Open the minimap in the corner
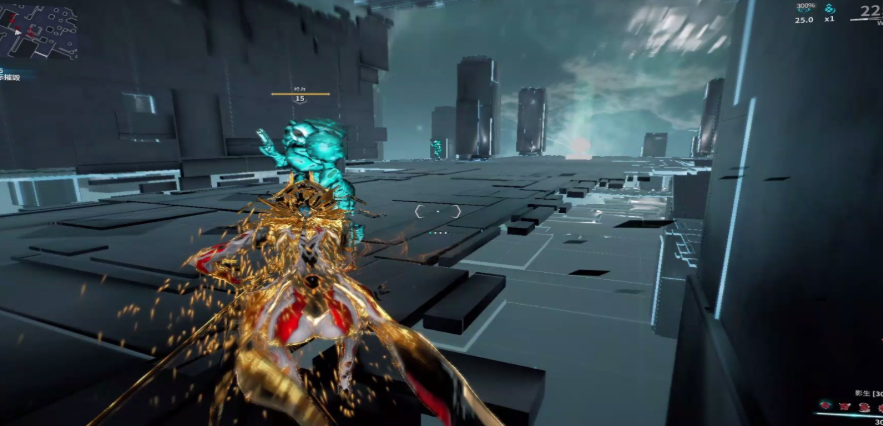 coord(40,30)
